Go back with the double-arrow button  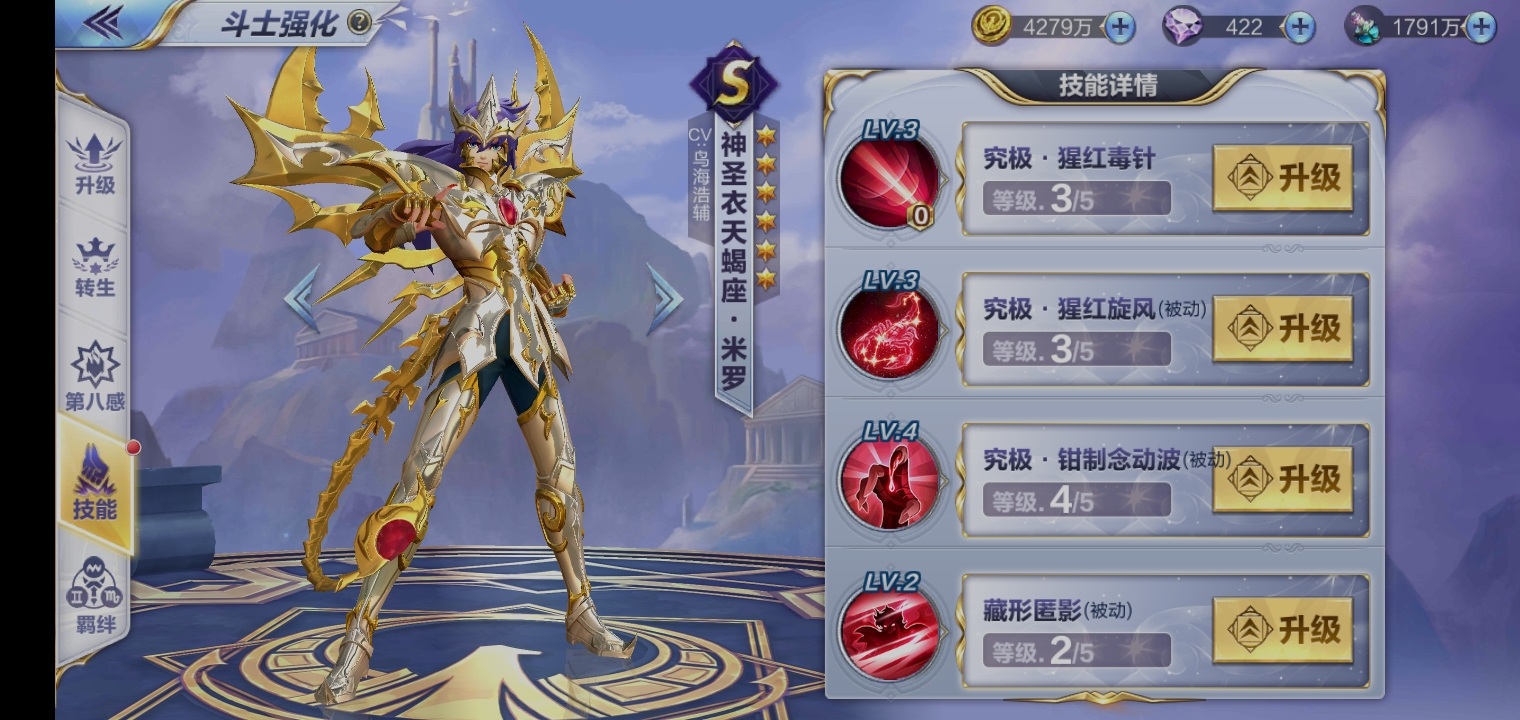click(x=103, y=23)
